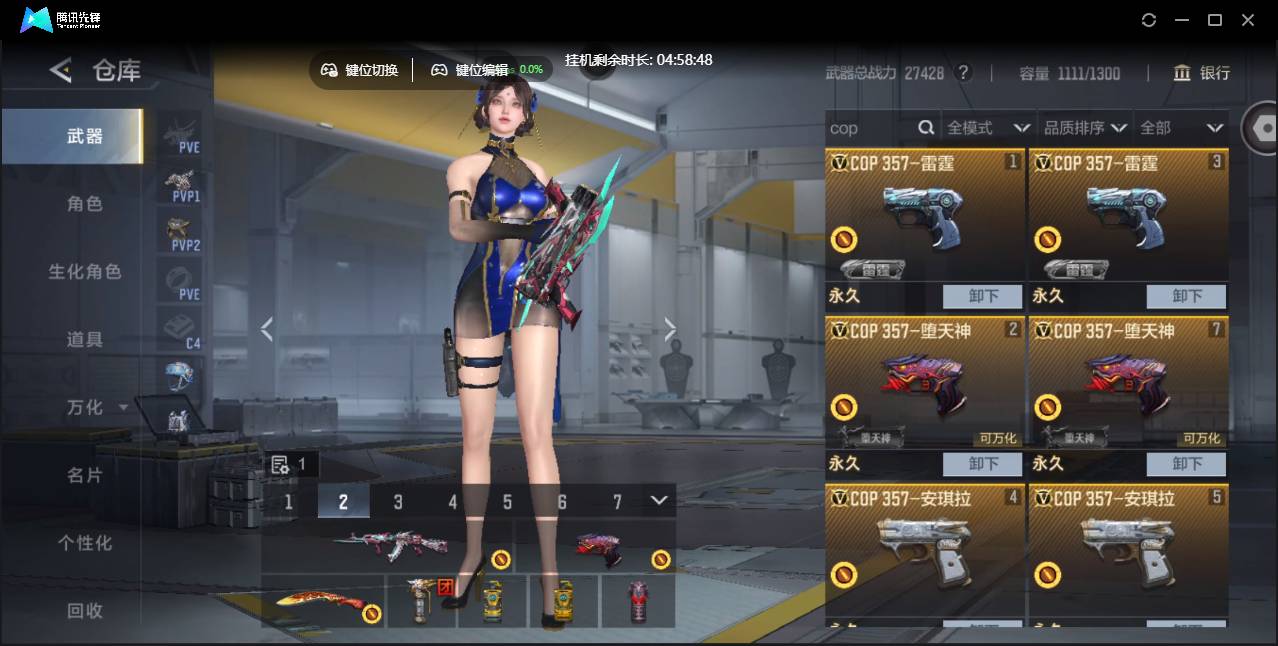Go back from the 仓库 screen
The width and height of the screenshot is (1278, 646).
[x=61, y=70]
